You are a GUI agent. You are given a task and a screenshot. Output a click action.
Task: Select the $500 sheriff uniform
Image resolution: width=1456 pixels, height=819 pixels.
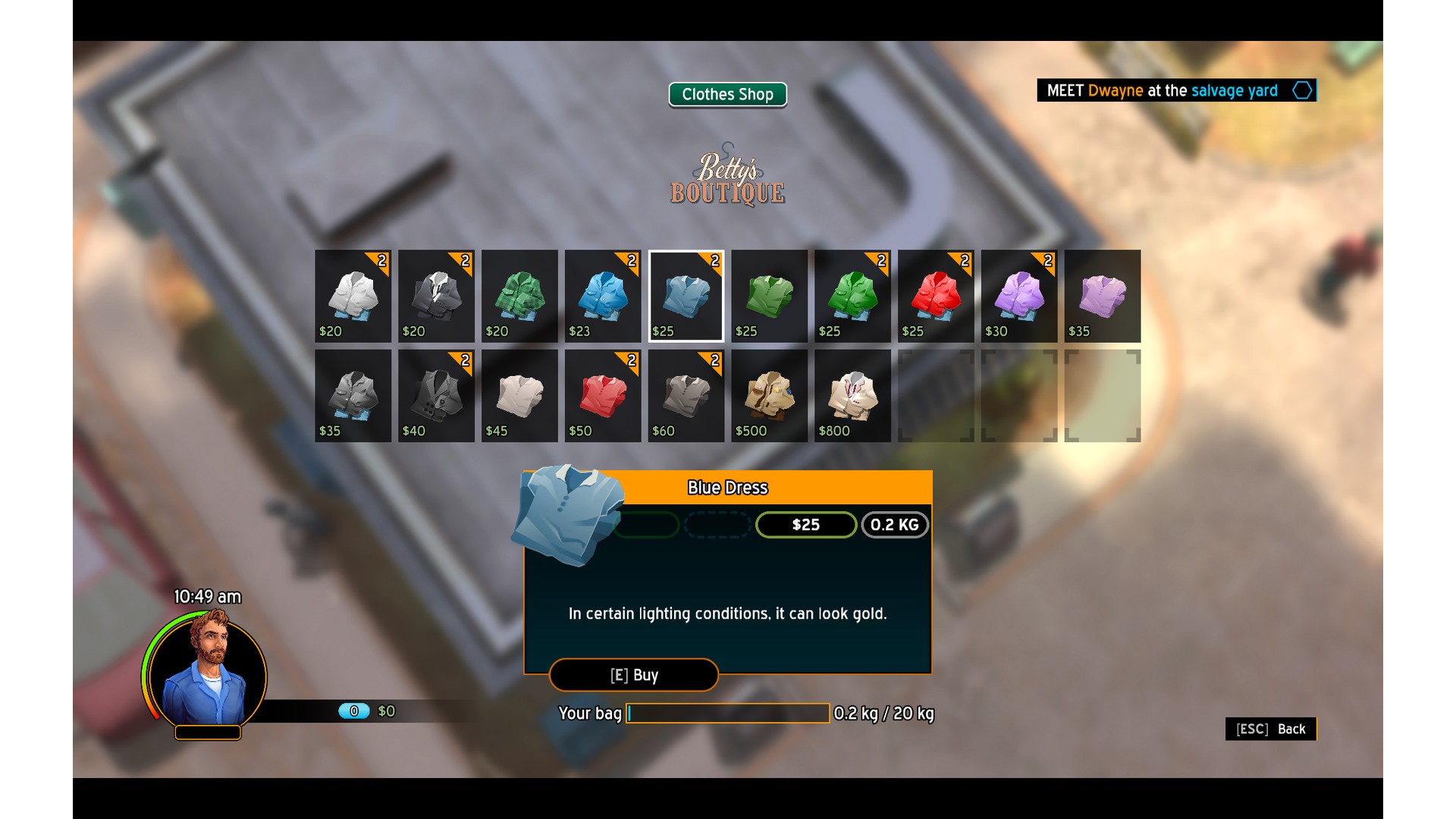(770, 395)
